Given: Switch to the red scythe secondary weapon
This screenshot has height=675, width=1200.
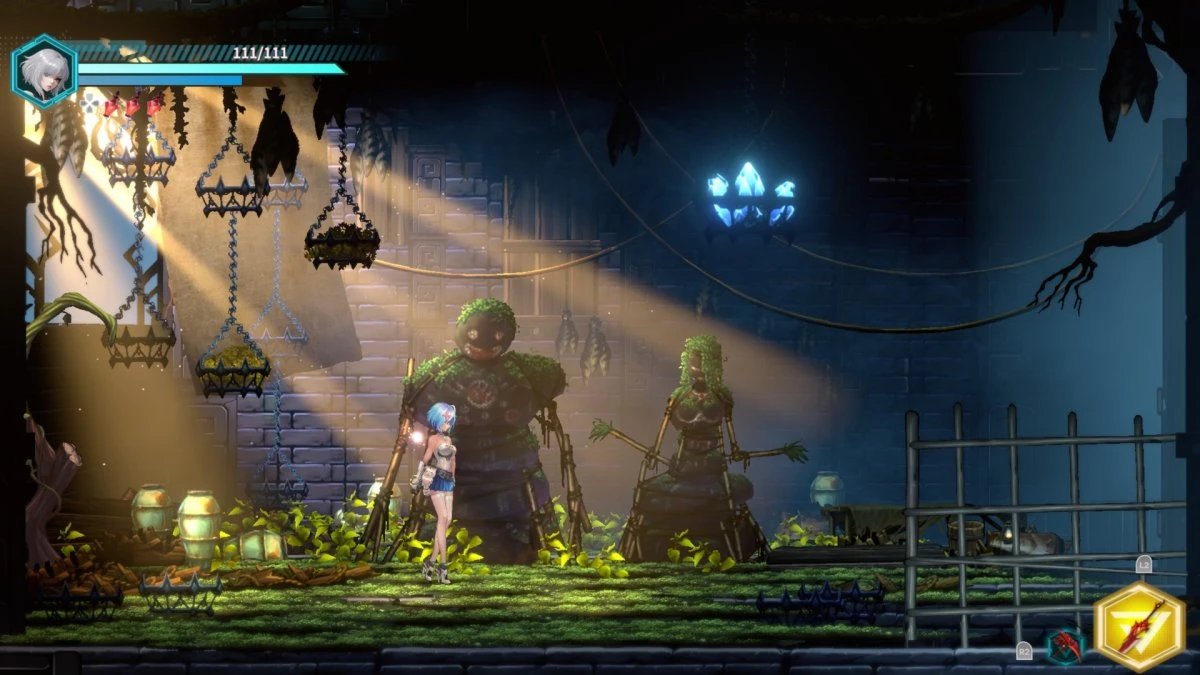Looking at the screenshot, I should (1065, 645).
